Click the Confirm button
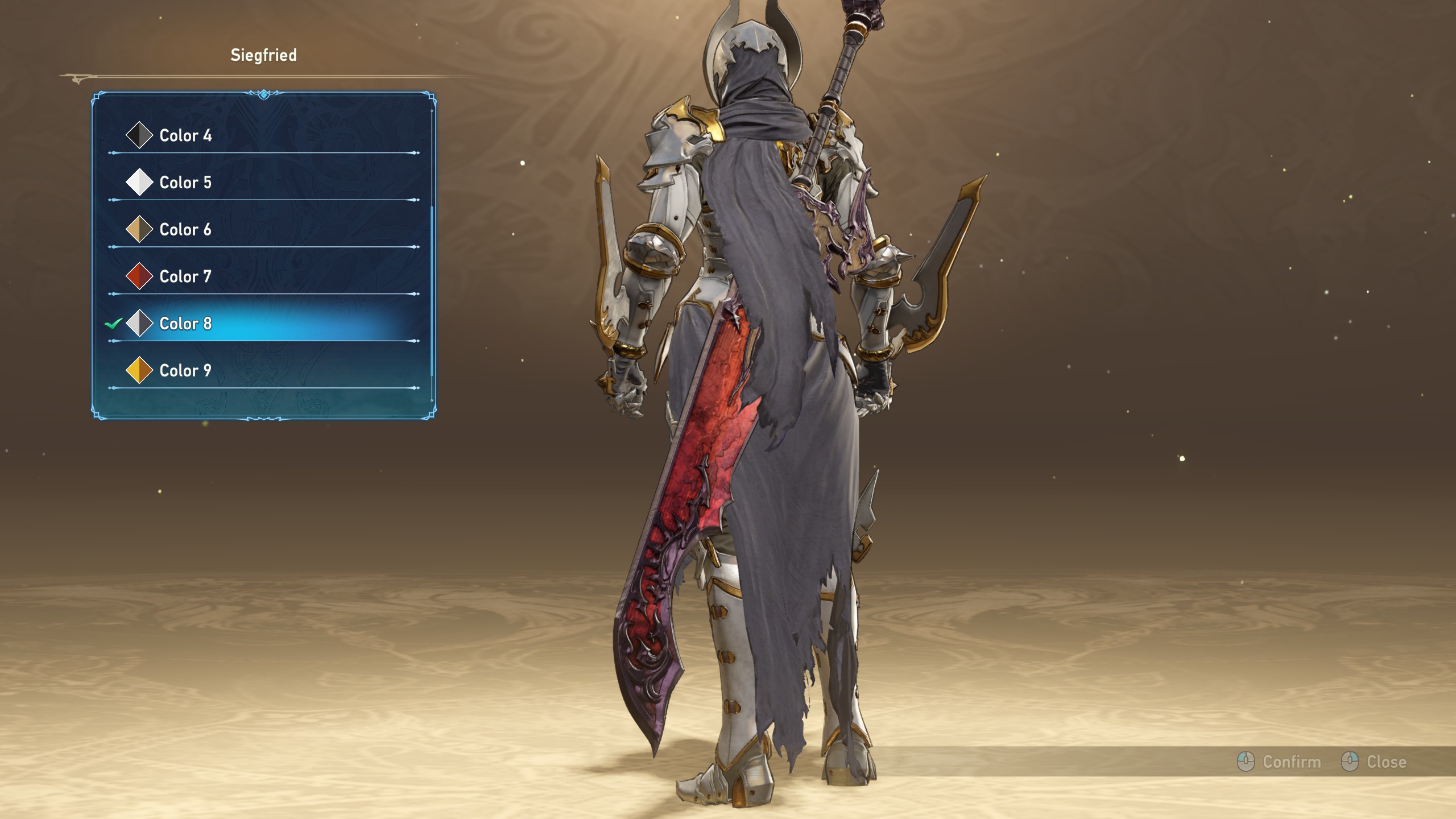The width and height of the screenshot is (1456, 819). click(1280, 762)
